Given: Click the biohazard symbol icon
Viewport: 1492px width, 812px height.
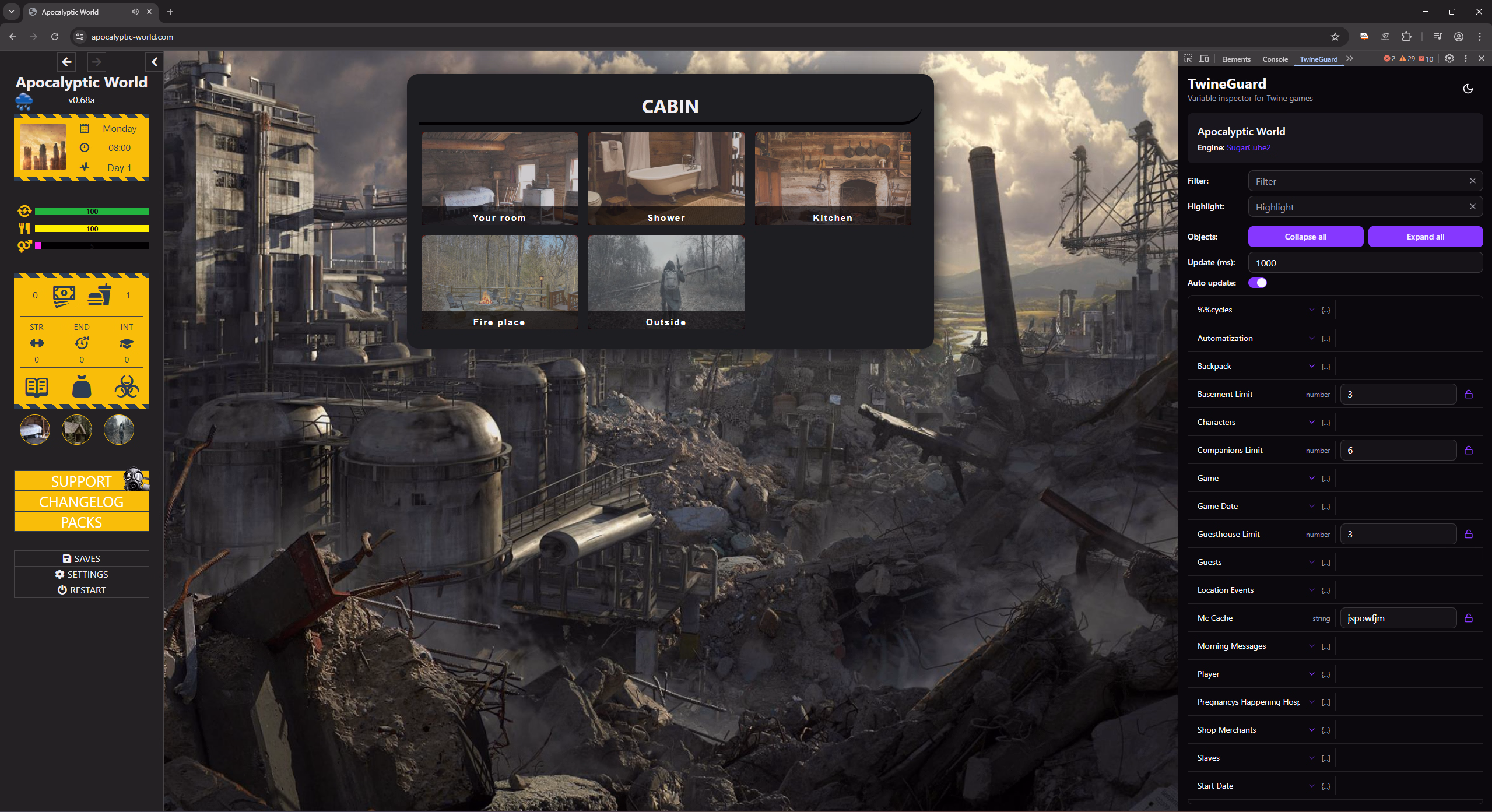Looking at the screenshot, I should click(x=127, y=386).
